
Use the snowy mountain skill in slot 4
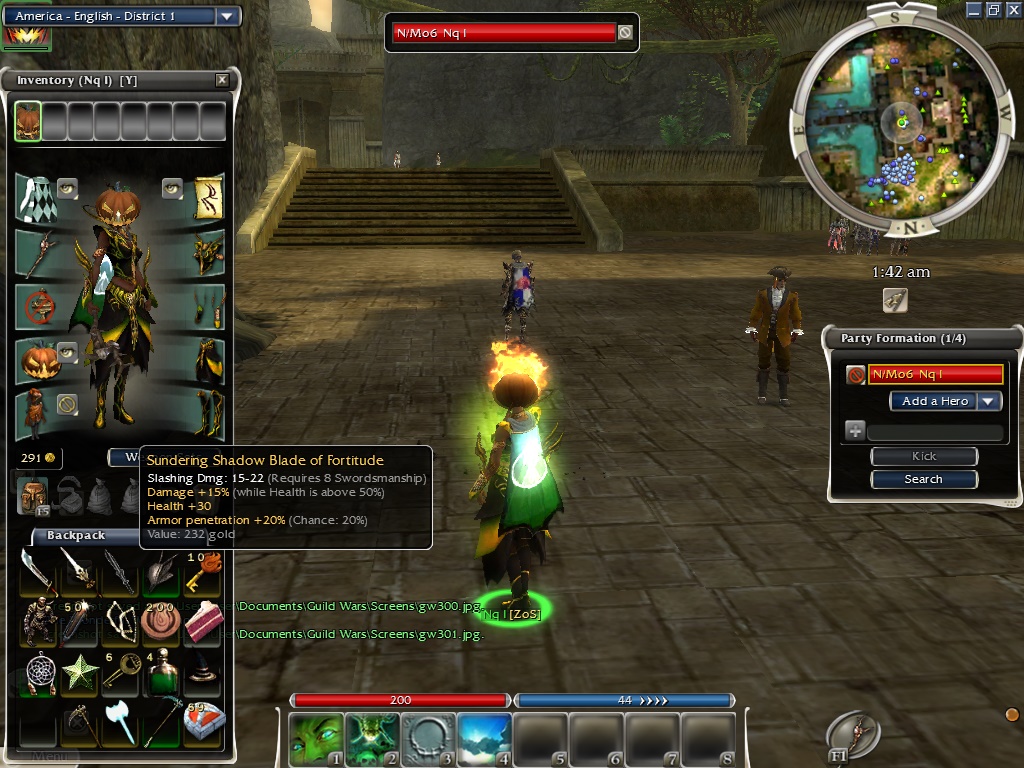coord(484,738)
